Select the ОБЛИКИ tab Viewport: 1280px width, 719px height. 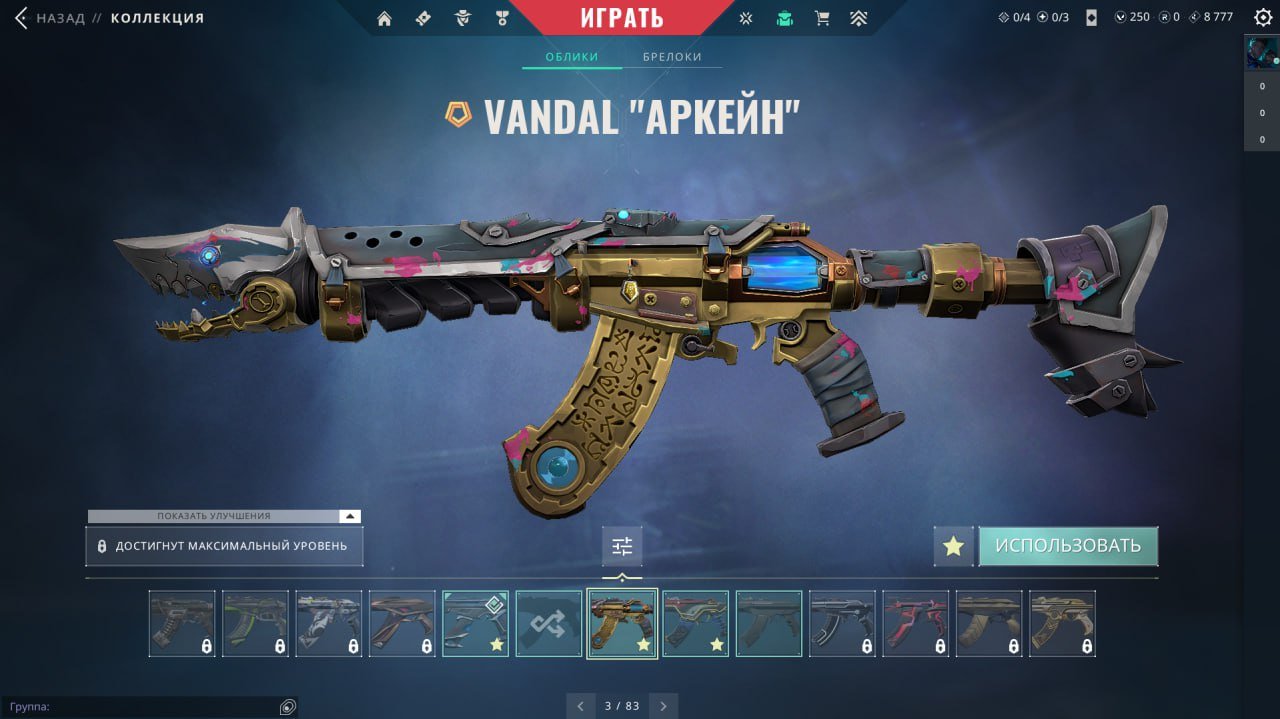pyautogui.click(x=571, y=57)
